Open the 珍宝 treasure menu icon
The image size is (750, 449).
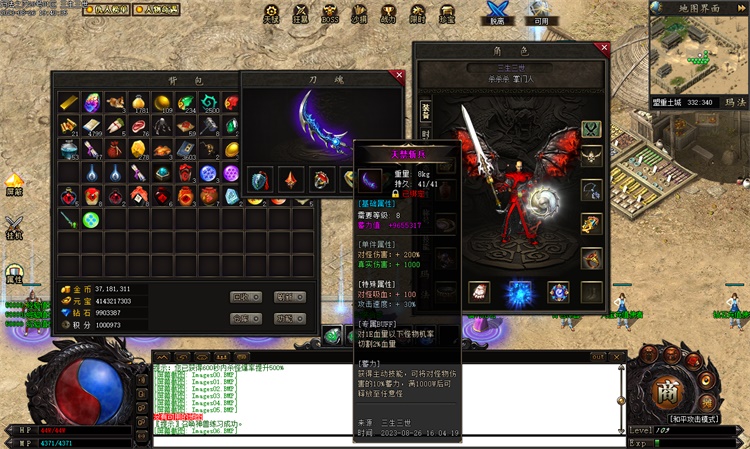coord(446,14)
